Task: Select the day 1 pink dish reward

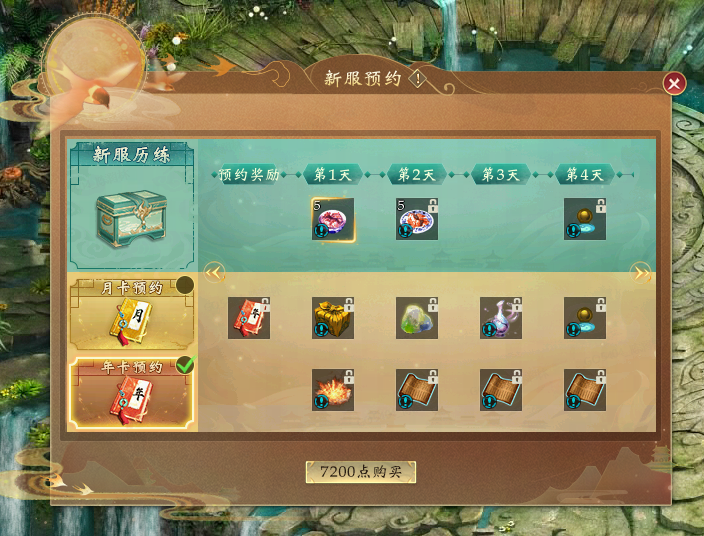Action: coord(333,219)
